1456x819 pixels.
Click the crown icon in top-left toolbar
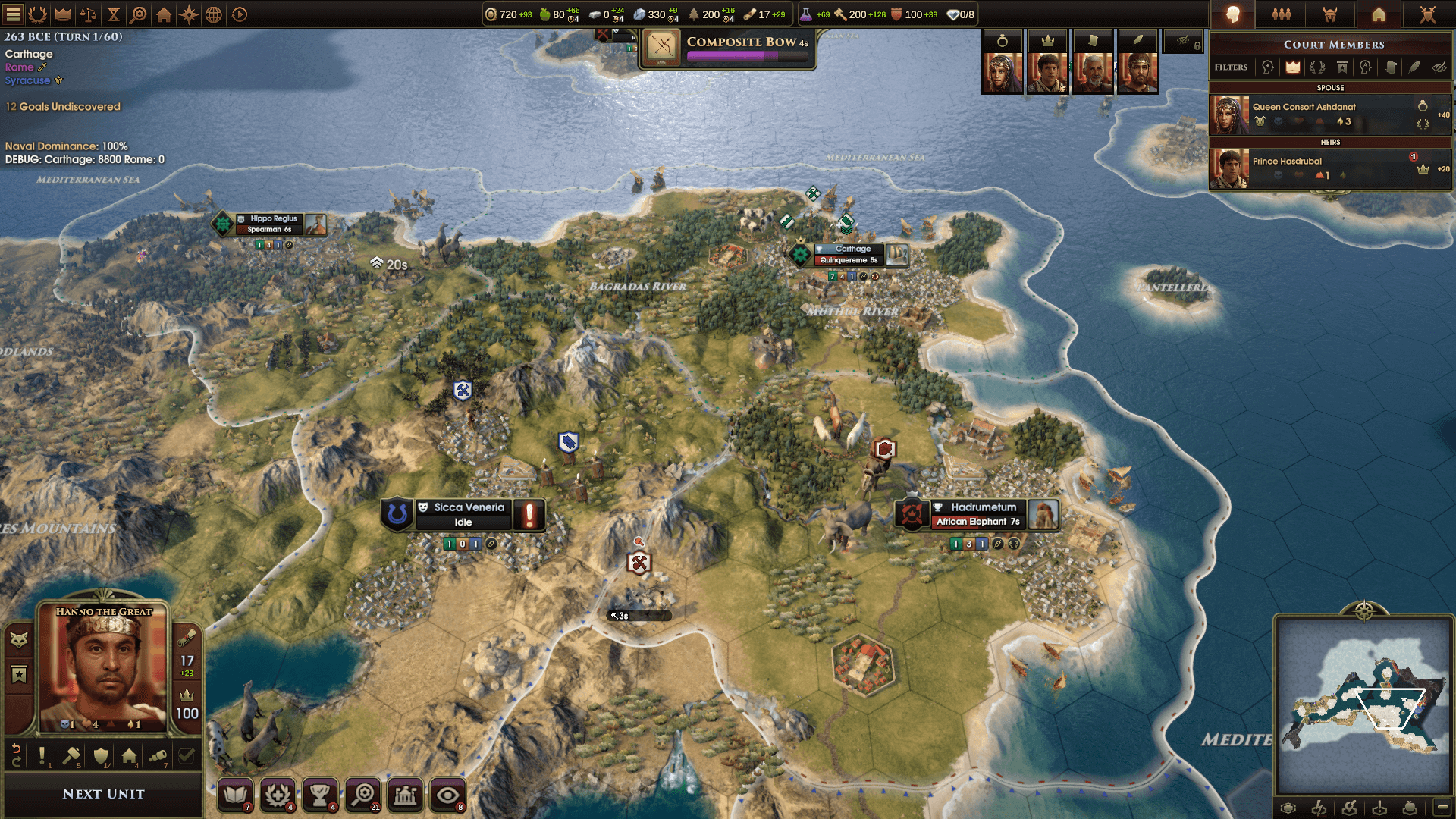point(63,14)
